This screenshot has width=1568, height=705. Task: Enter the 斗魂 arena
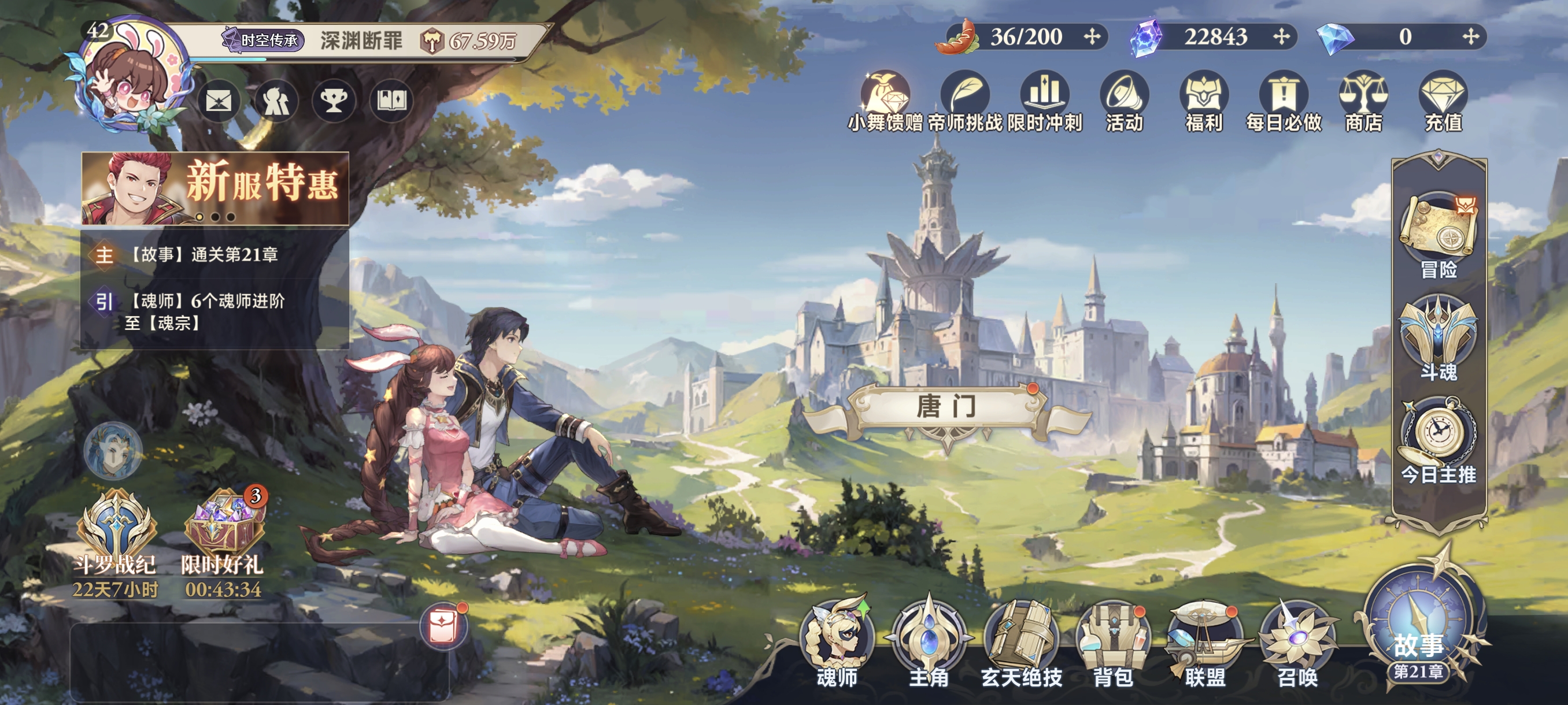[x=1438, y=336]
